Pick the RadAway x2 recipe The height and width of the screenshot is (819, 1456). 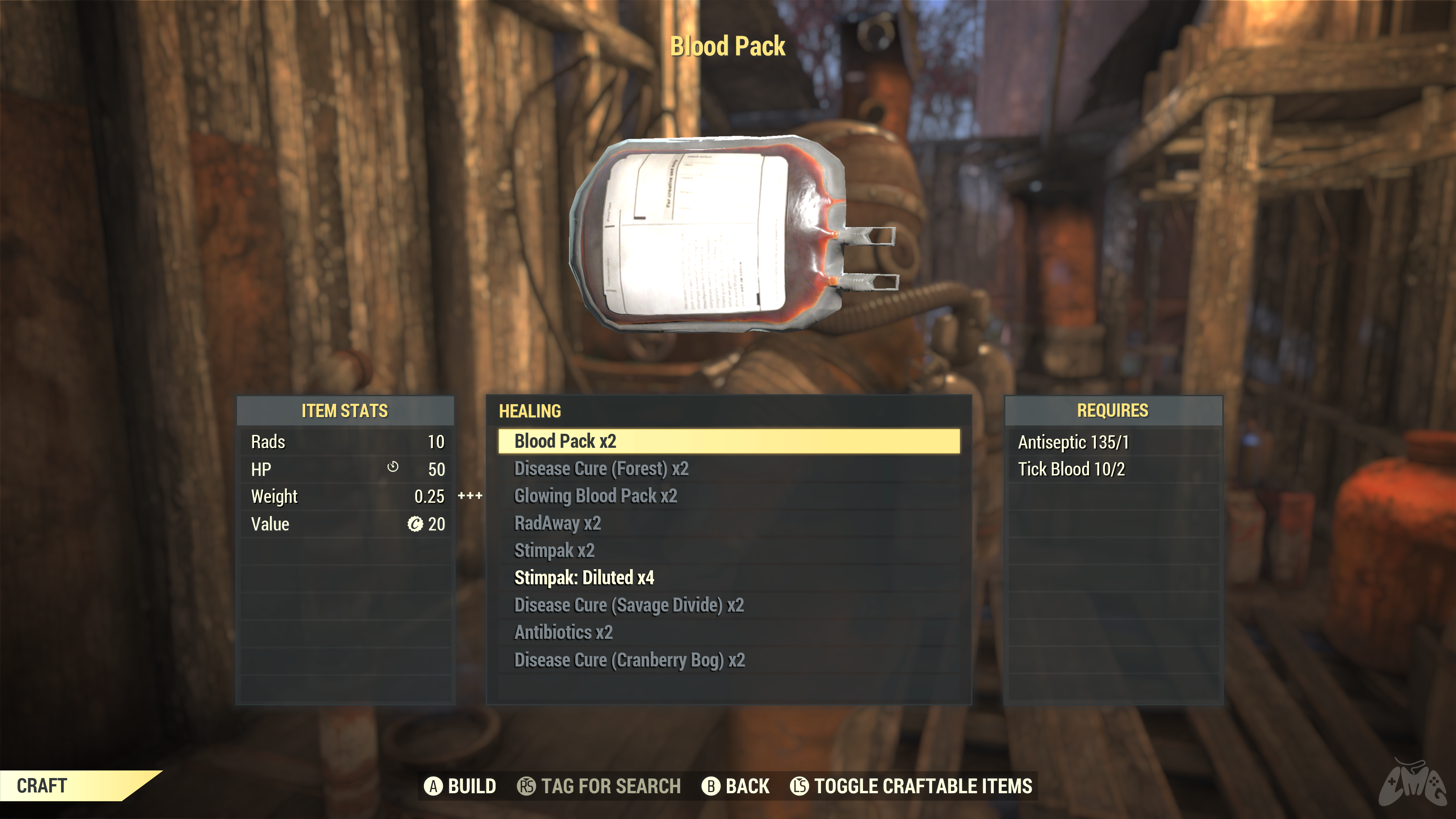pos(557,523)
